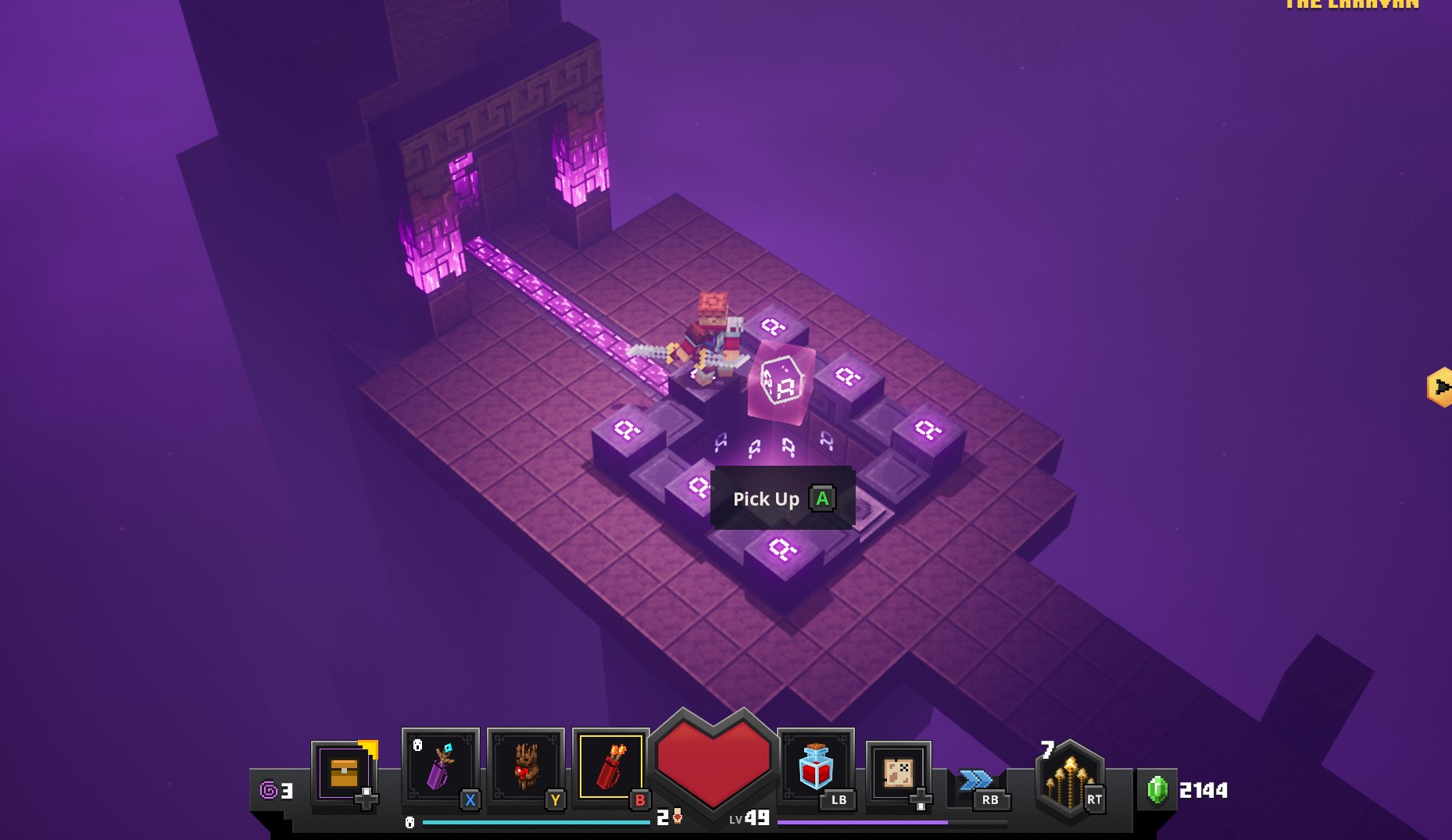Screen dimensions: 1452x840
Task: Activate the purple quiver artifact
Action: pos(439,766)
